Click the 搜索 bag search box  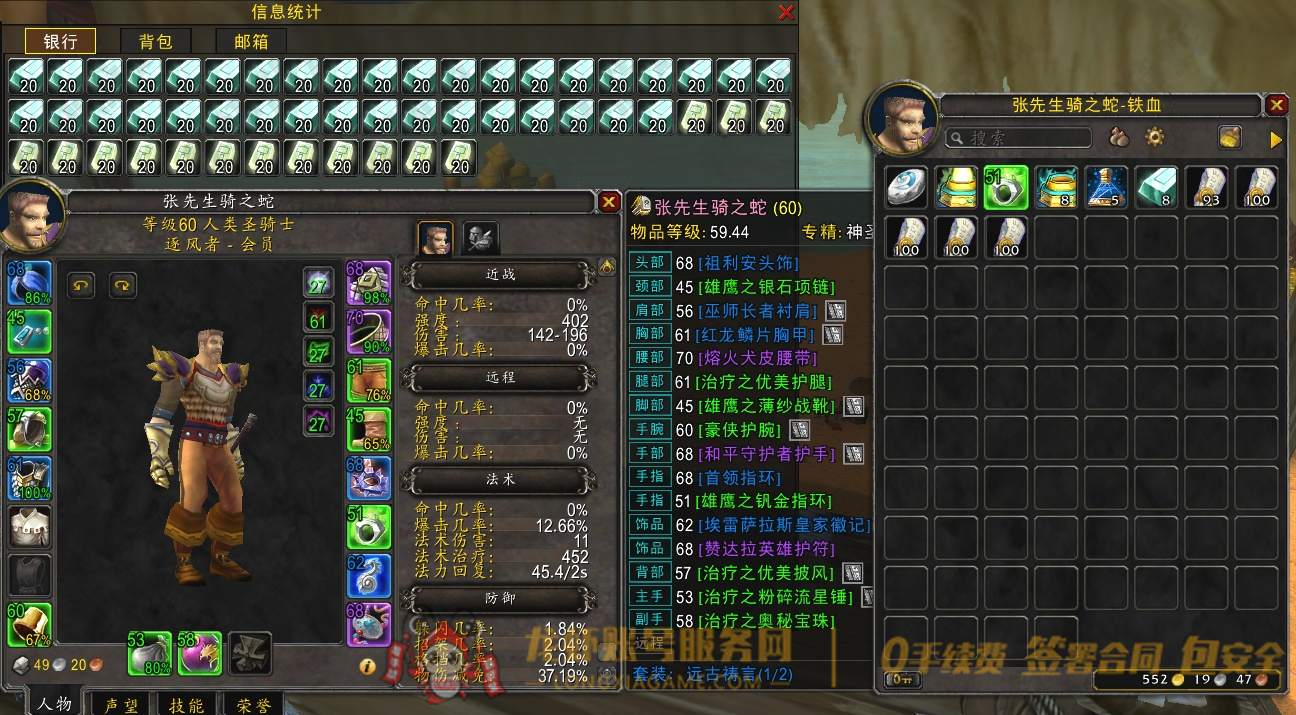pos(1020,138)
